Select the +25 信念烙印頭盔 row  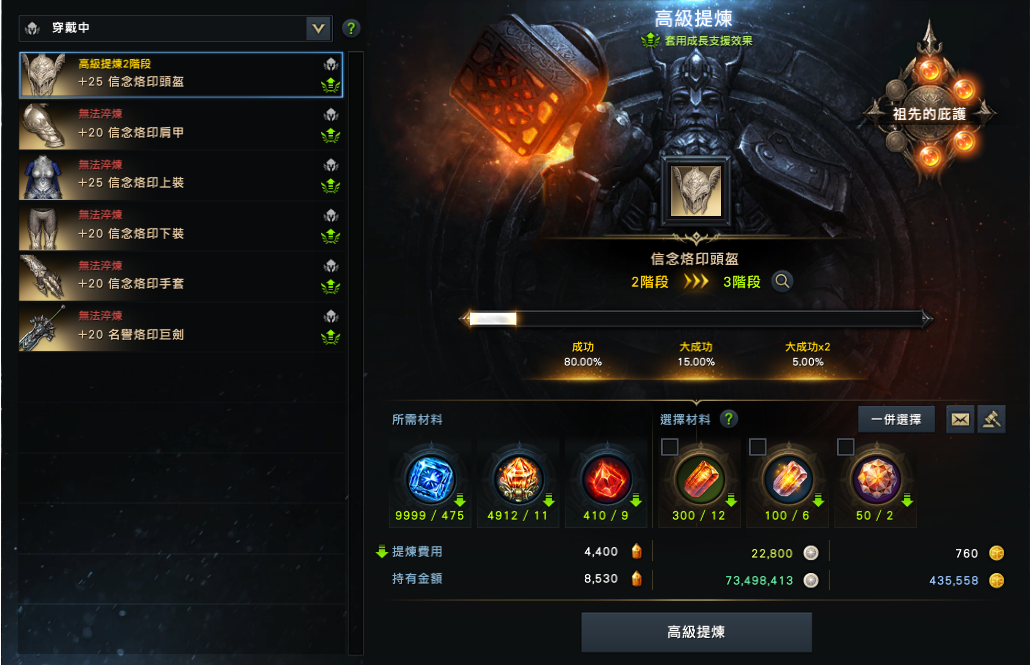pos(180,73)
